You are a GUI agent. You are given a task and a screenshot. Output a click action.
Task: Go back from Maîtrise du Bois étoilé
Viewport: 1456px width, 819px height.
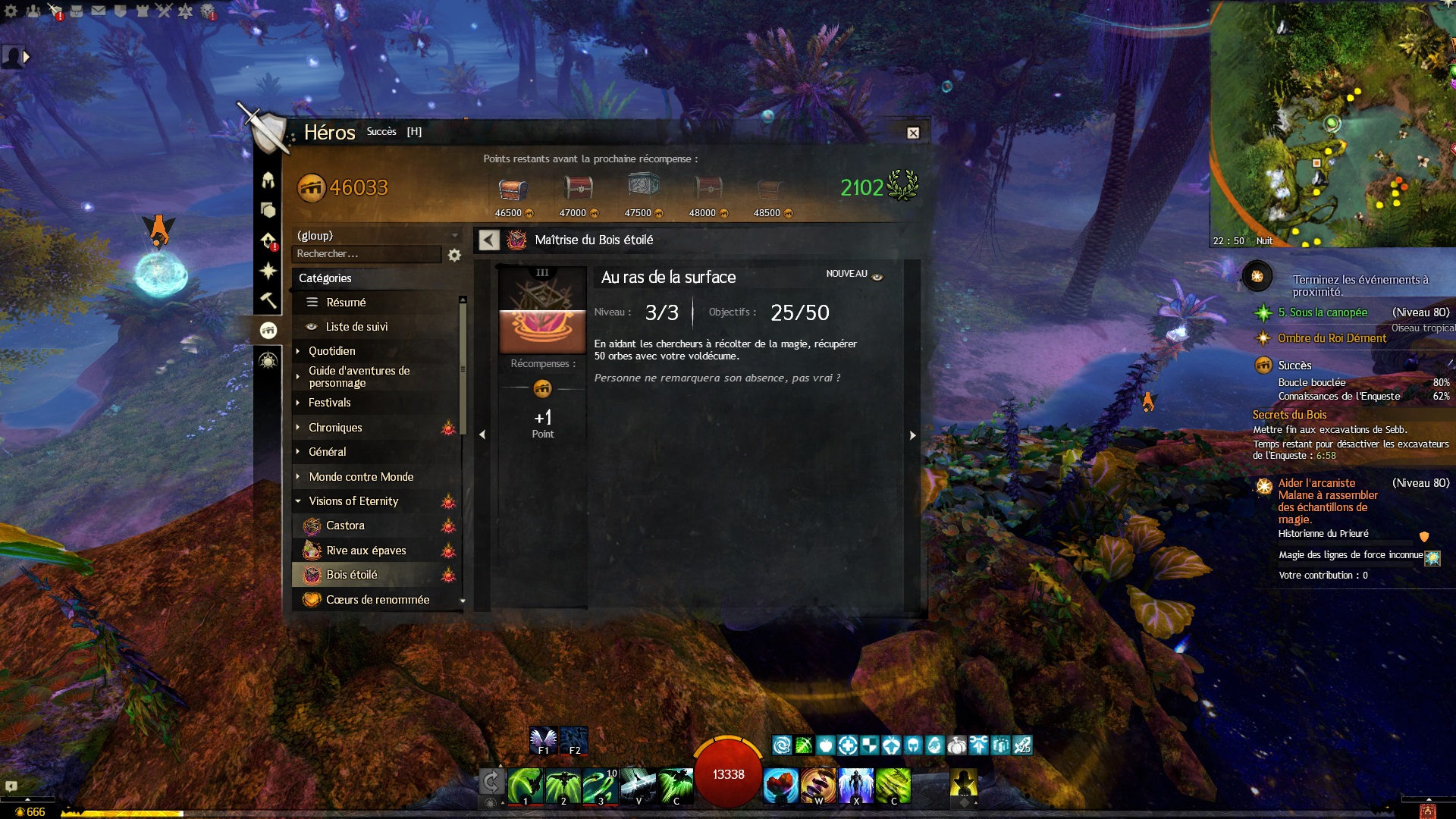489,240
